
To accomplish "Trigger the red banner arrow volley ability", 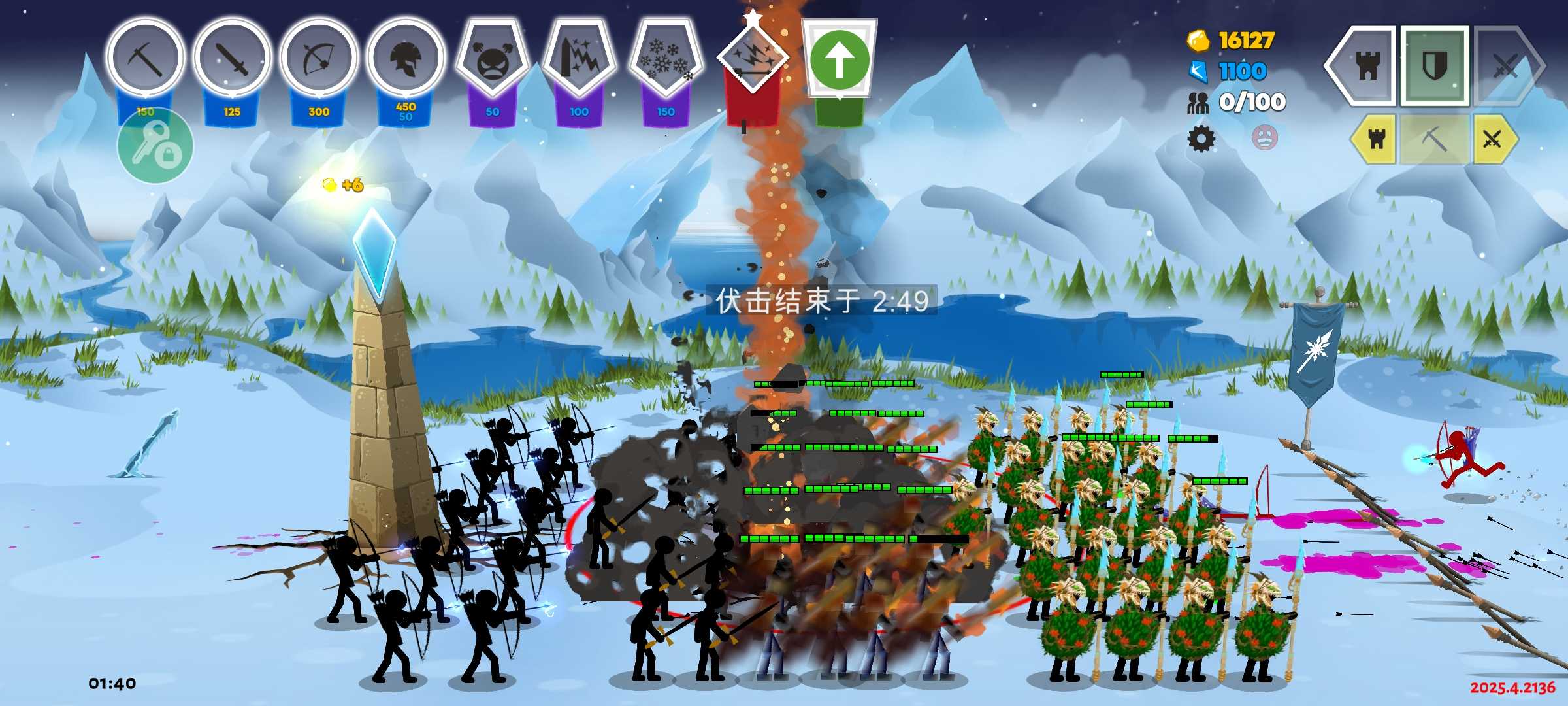I will click(x=752, y=62).
